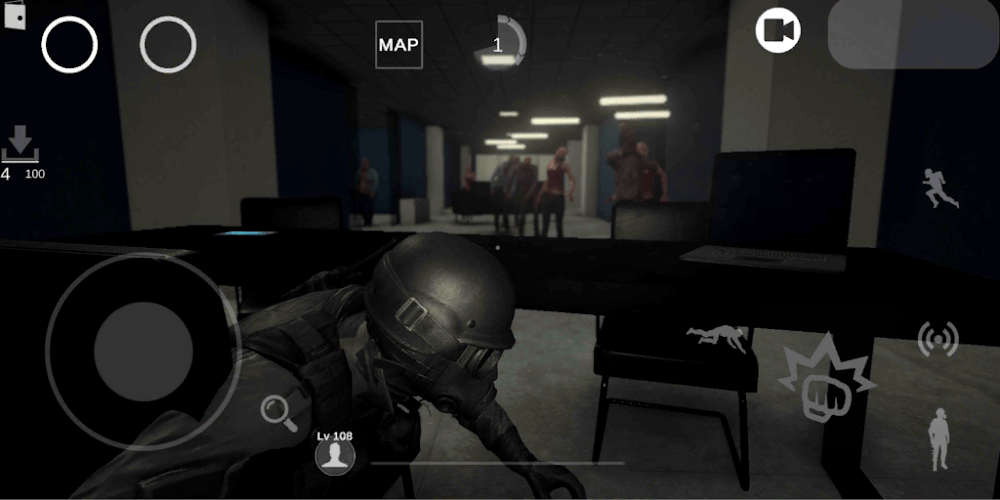Activate the radio signal icon
Screen dimensions: 1000x500
[x=938, y=340]
